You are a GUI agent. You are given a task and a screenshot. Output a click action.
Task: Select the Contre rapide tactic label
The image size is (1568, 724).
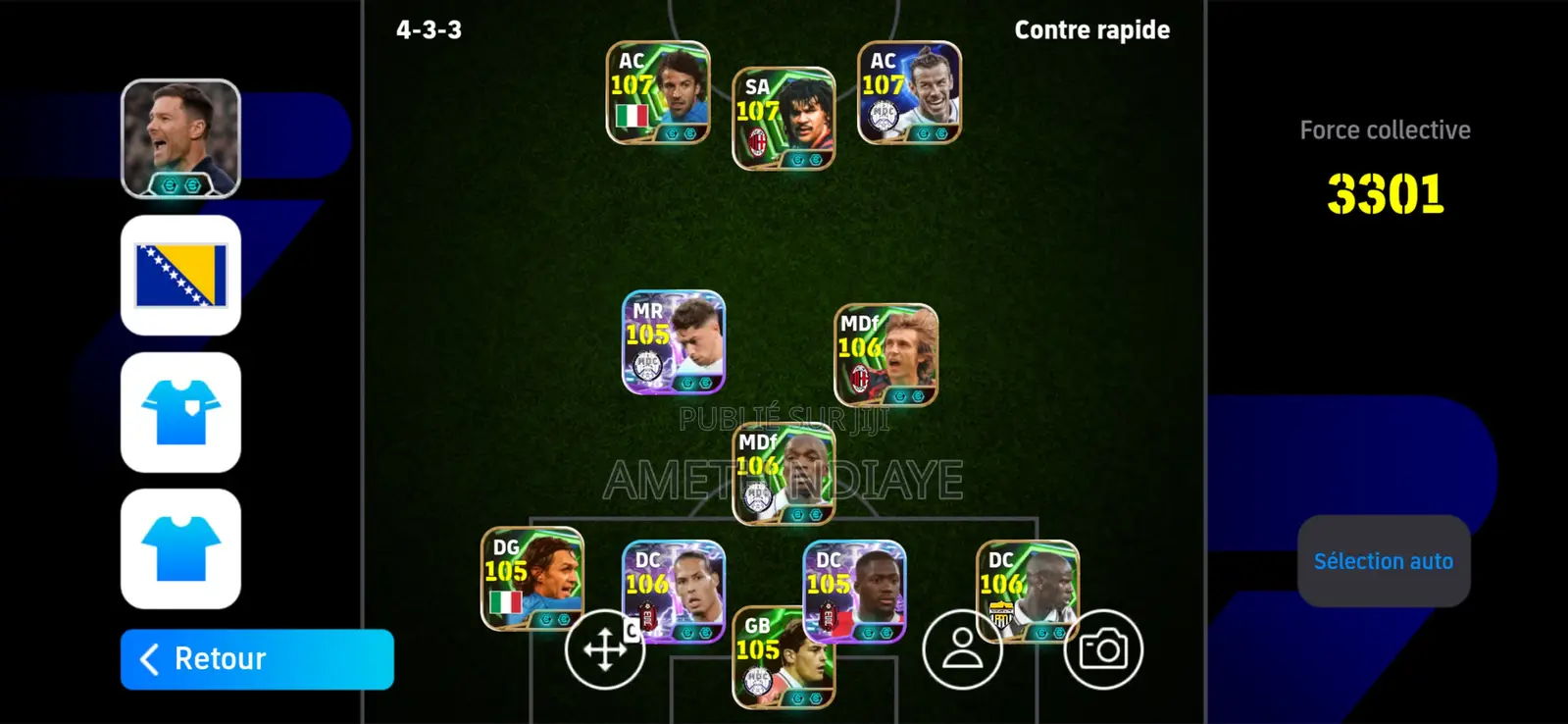(1091, 29)
